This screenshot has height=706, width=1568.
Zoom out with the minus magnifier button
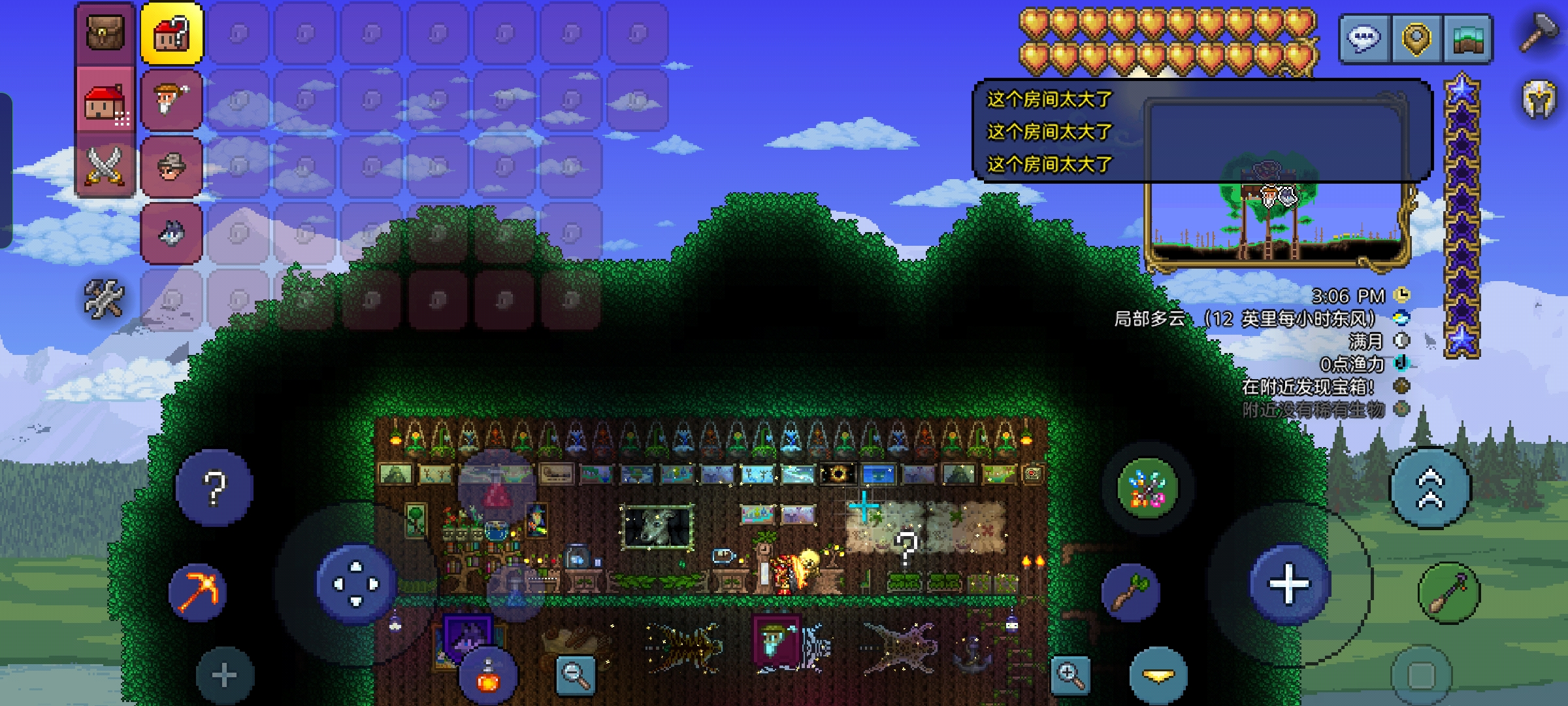(x=576, y=675)
